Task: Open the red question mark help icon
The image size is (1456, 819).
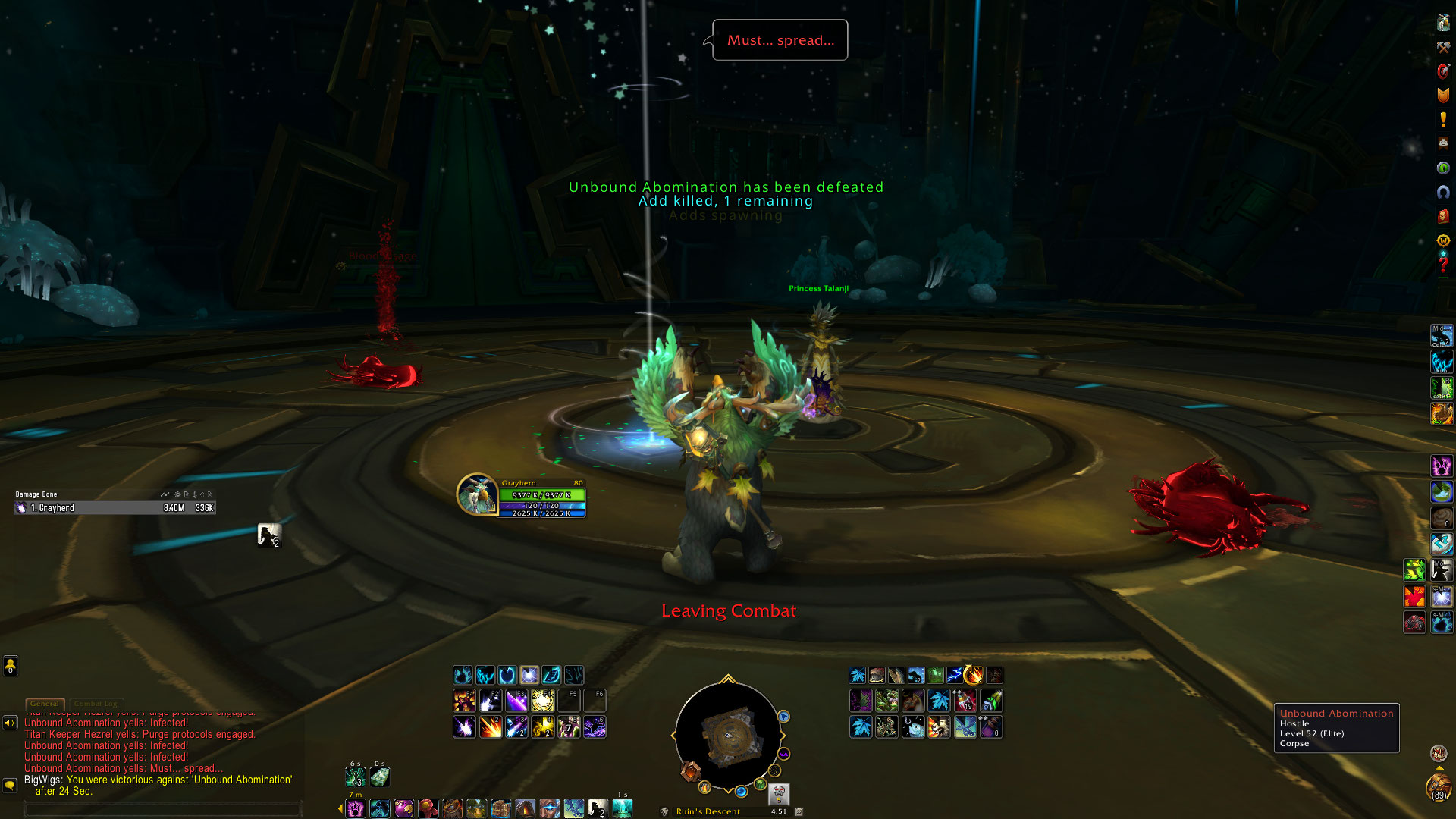Action: pyautogui.click(x=1443, y=265)
